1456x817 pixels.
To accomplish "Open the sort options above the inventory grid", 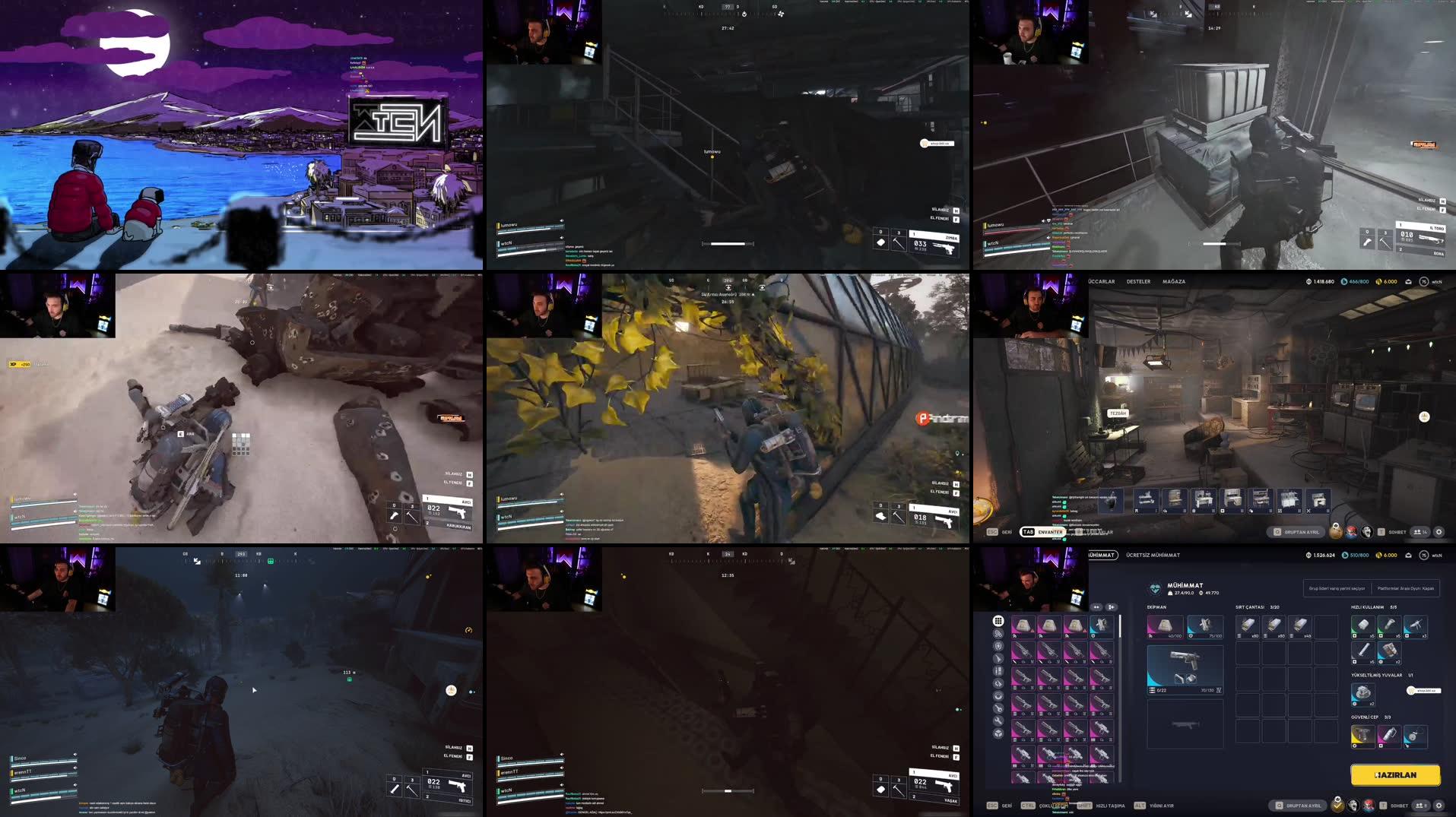I will 1096,607.
